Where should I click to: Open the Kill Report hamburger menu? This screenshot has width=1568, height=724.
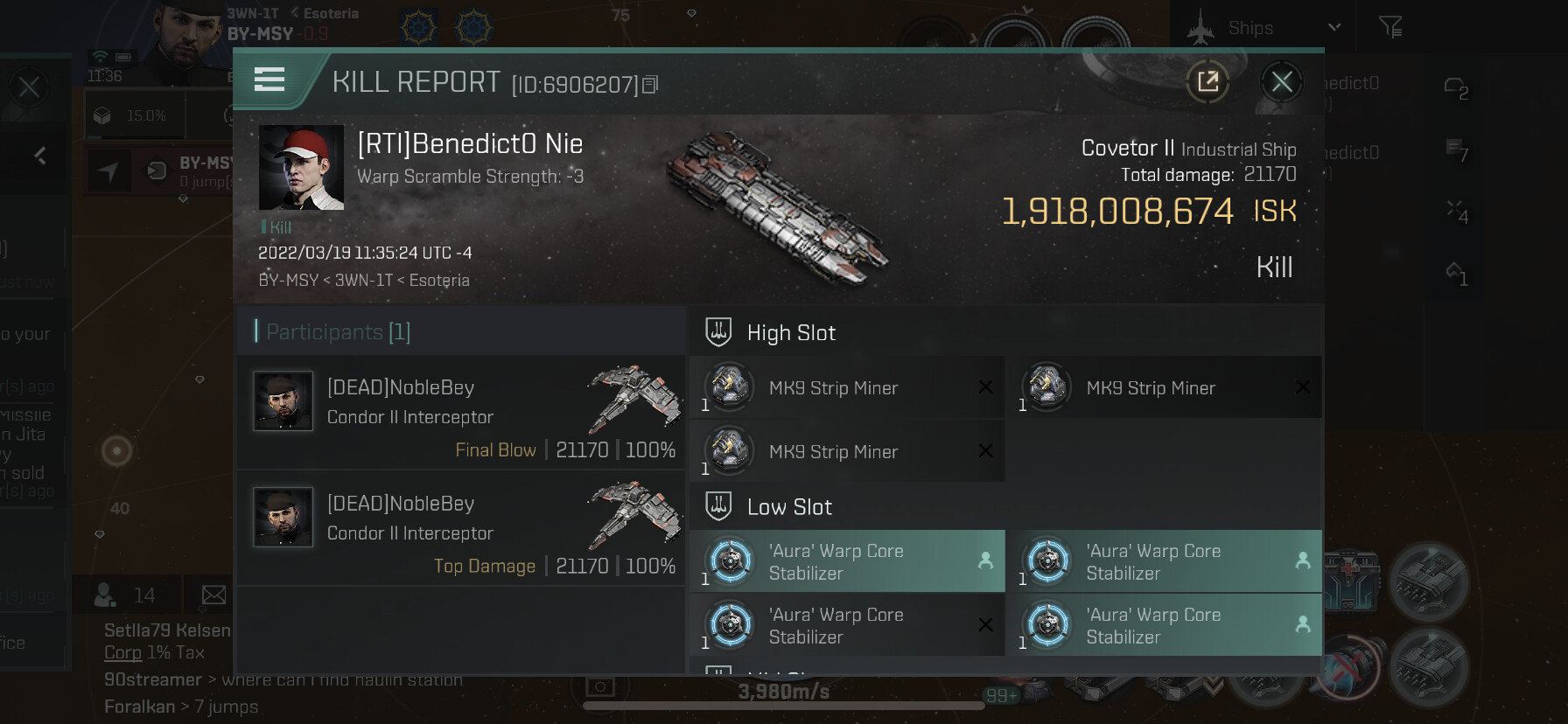269,80
